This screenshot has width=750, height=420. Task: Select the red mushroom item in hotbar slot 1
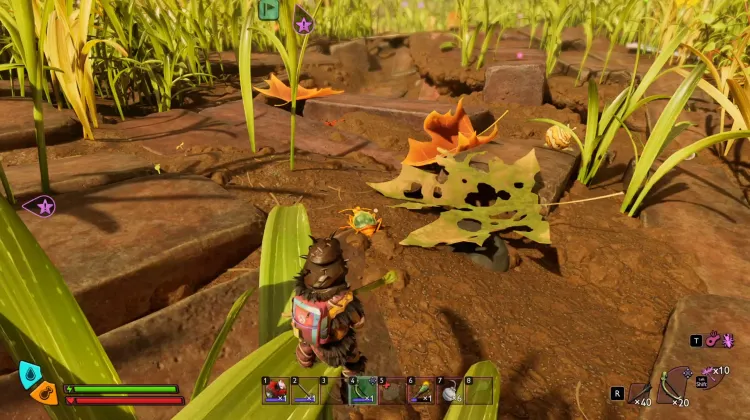276,391
